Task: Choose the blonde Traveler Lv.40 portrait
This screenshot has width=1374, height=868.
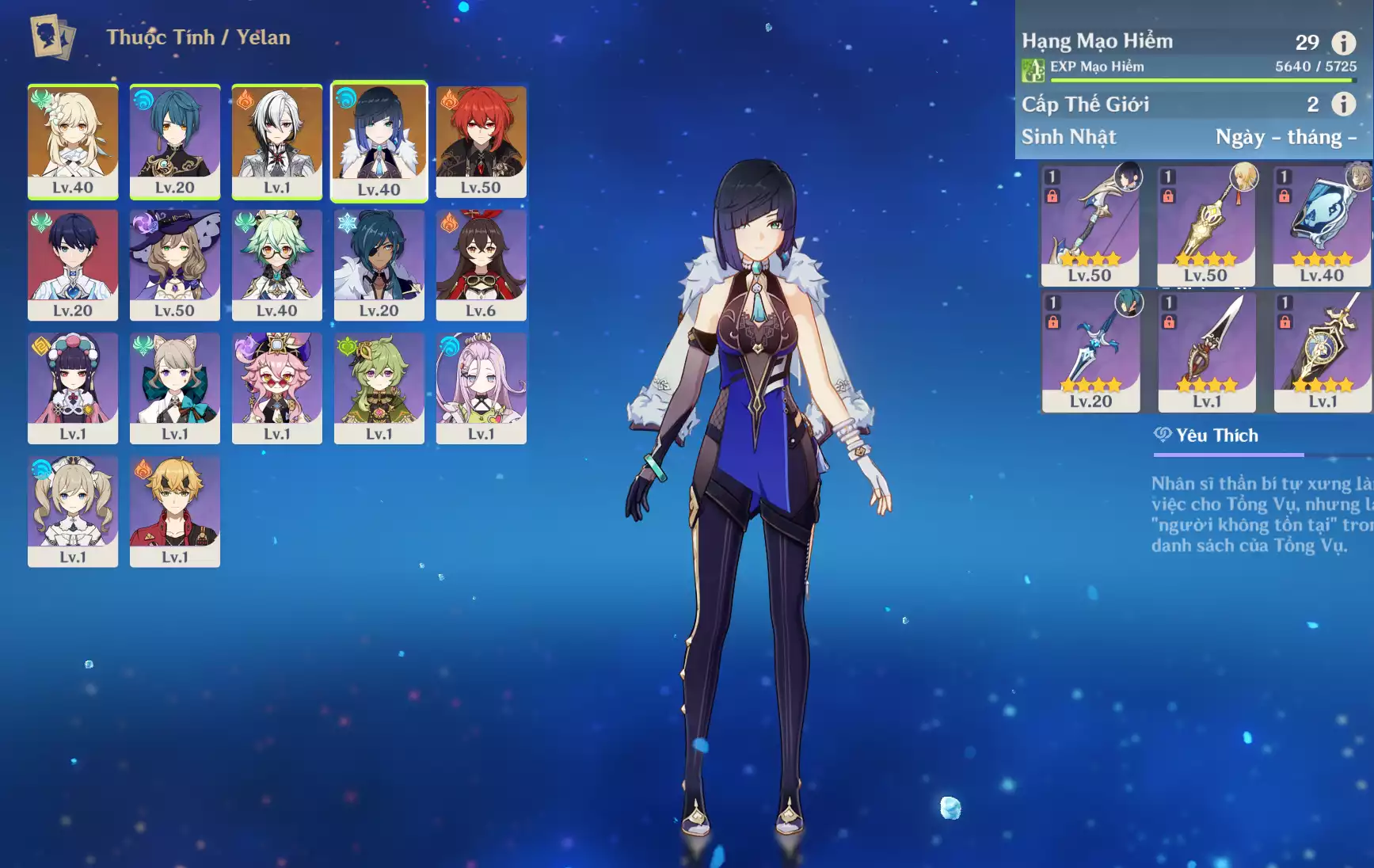Action: tap(73, 141)
